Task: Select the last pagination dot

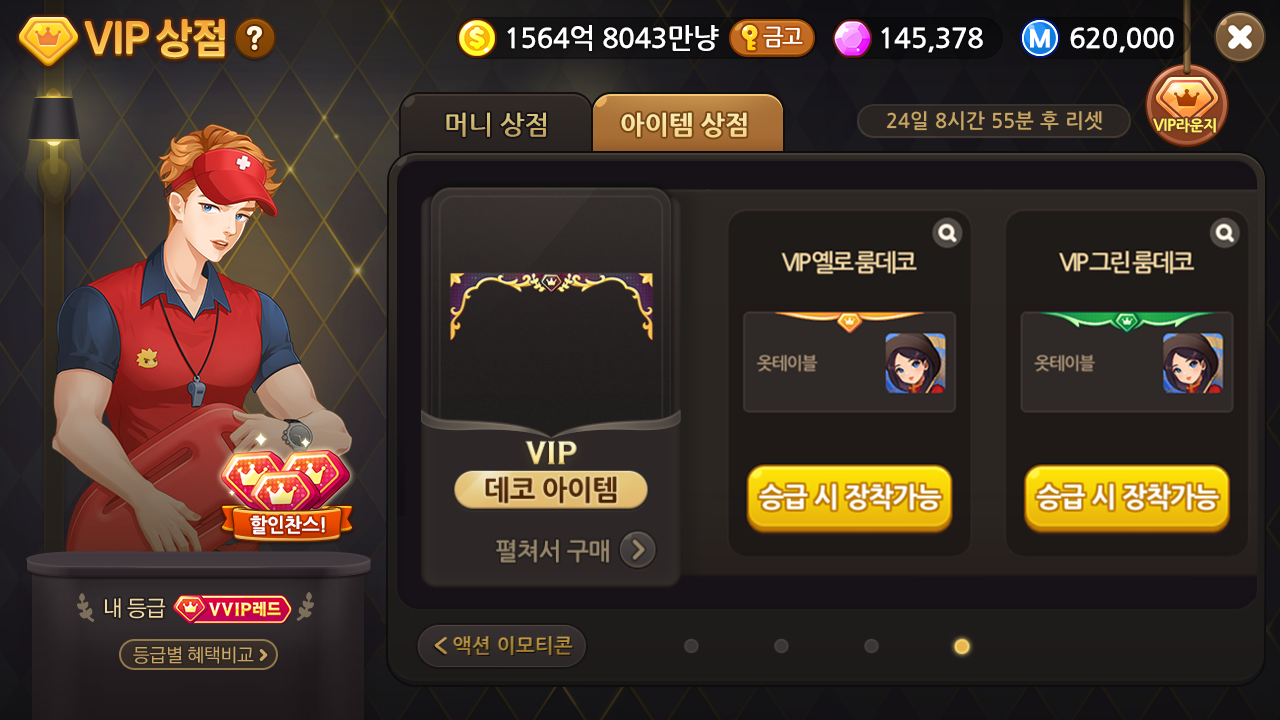Action: point(960,647)
